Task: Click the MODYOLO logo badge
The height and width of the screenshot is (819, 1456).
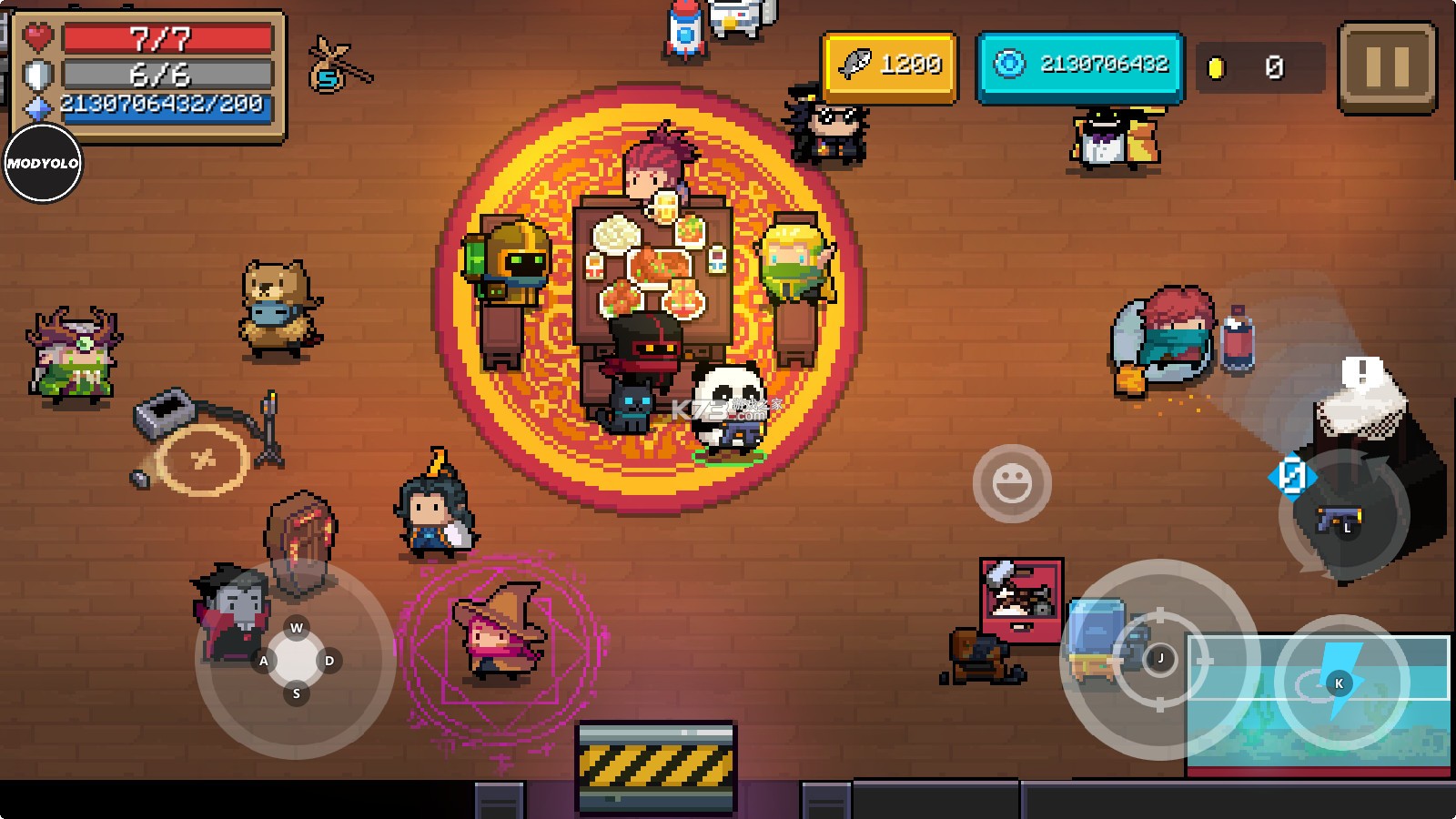Action: pos(43,164)
